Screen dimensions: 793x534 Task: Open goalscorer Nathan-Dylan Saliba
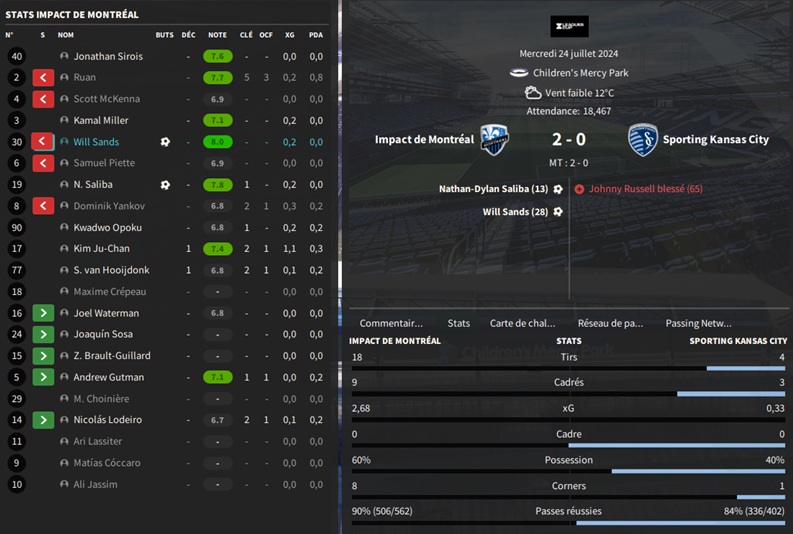pos(493,189)
